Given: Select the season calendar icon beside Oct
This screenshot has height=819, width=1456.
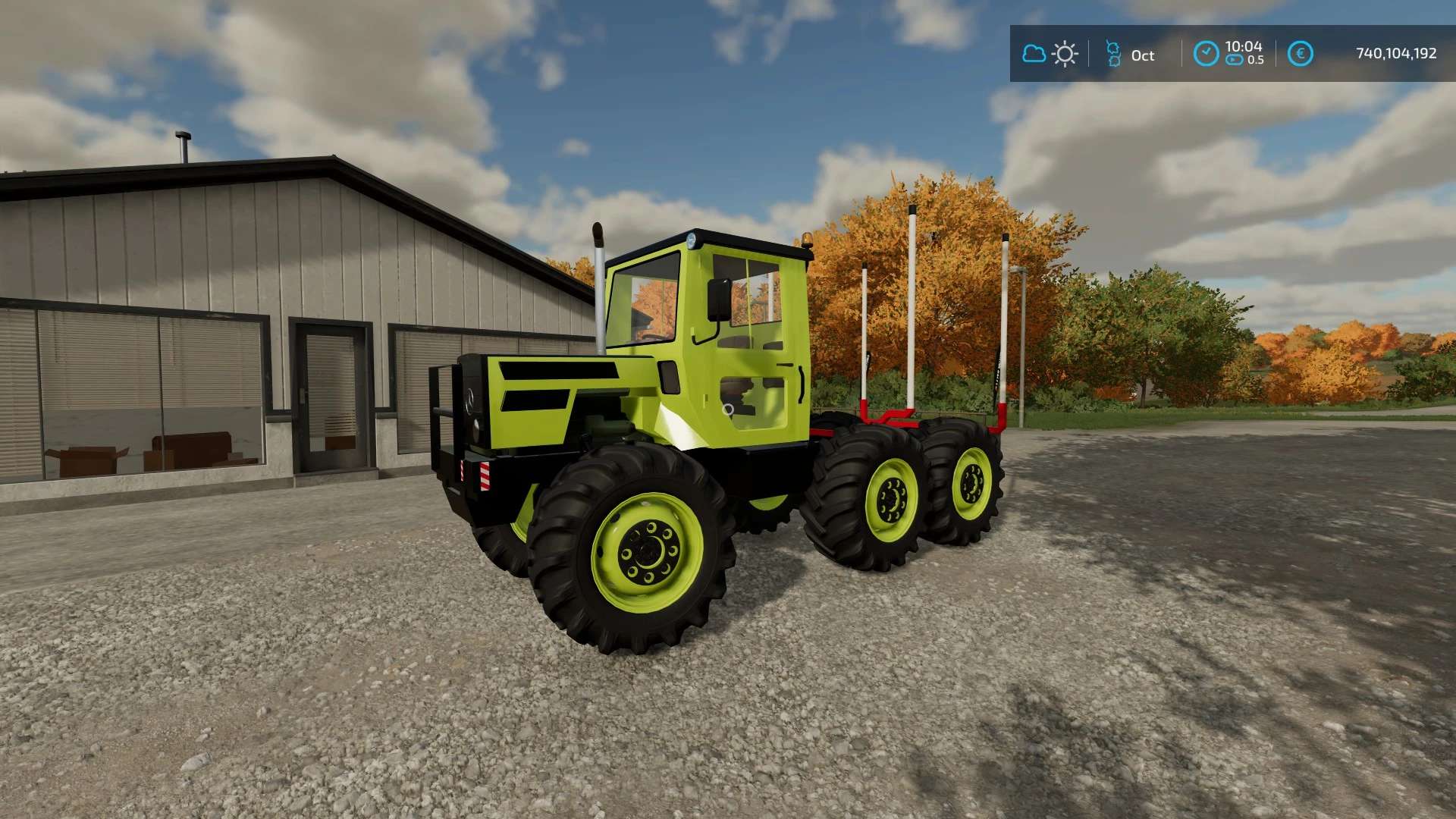Looking at the screenshot, I should [1113, 54].
